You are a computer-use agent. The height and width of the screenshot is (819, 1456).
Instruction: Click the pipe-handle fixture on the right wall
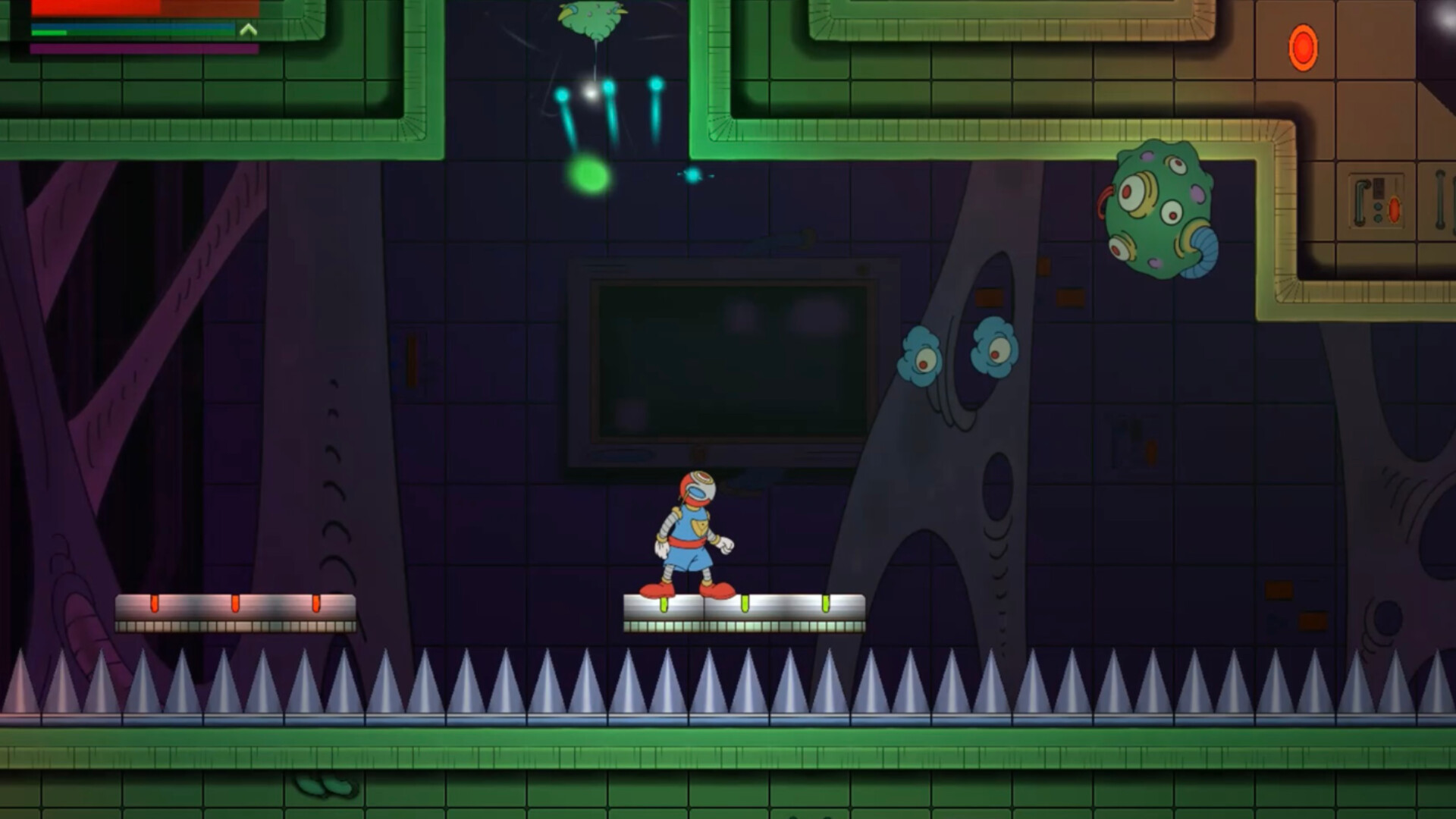1439,199
